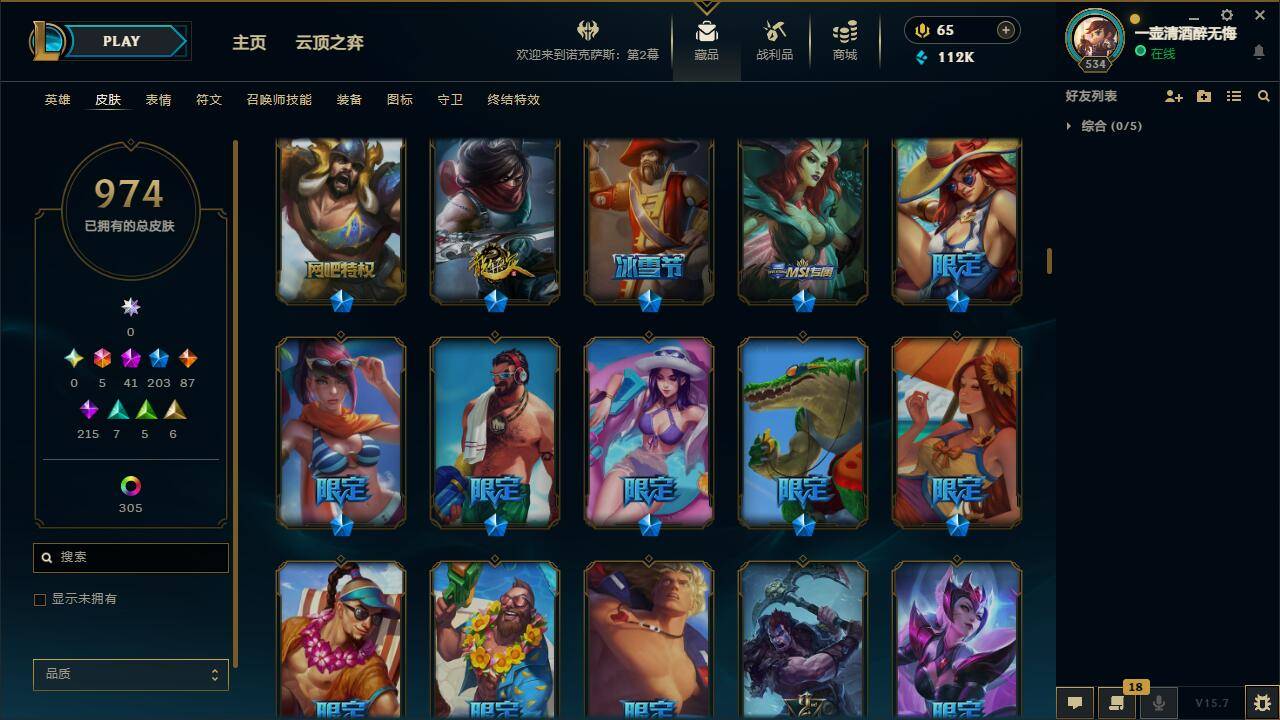Screen dimensions: 1280x720
Task: Open the chat bubble icon
Action: coord(1075,702)
